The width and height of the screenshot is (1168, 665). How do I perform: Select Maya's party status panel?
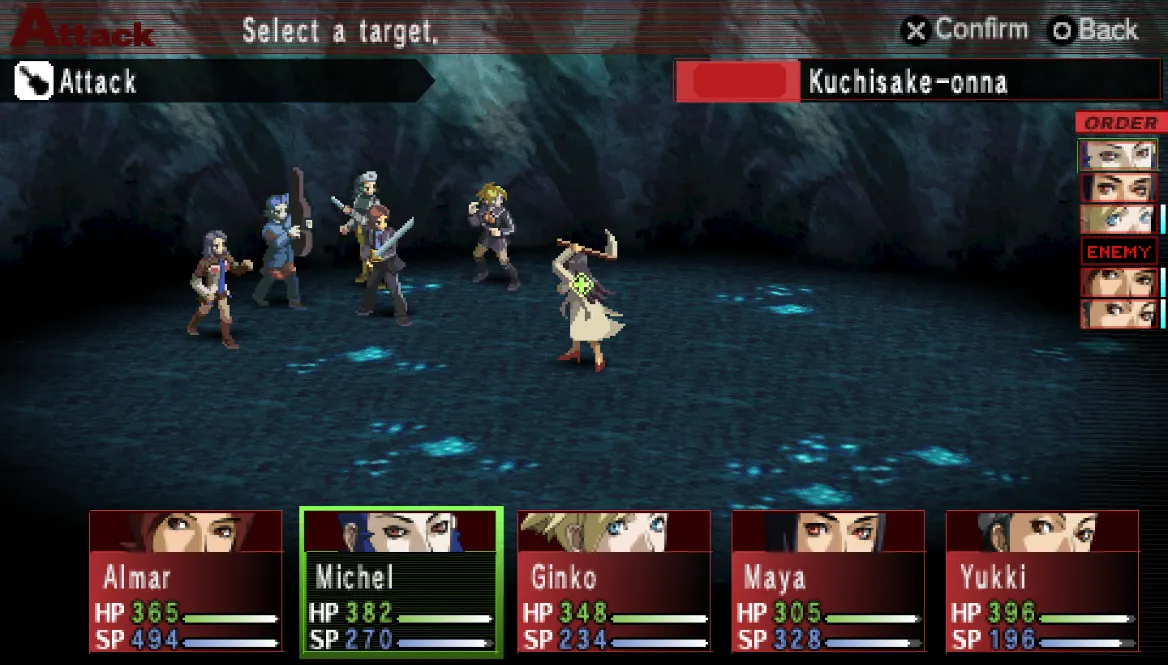pos(828,581)
